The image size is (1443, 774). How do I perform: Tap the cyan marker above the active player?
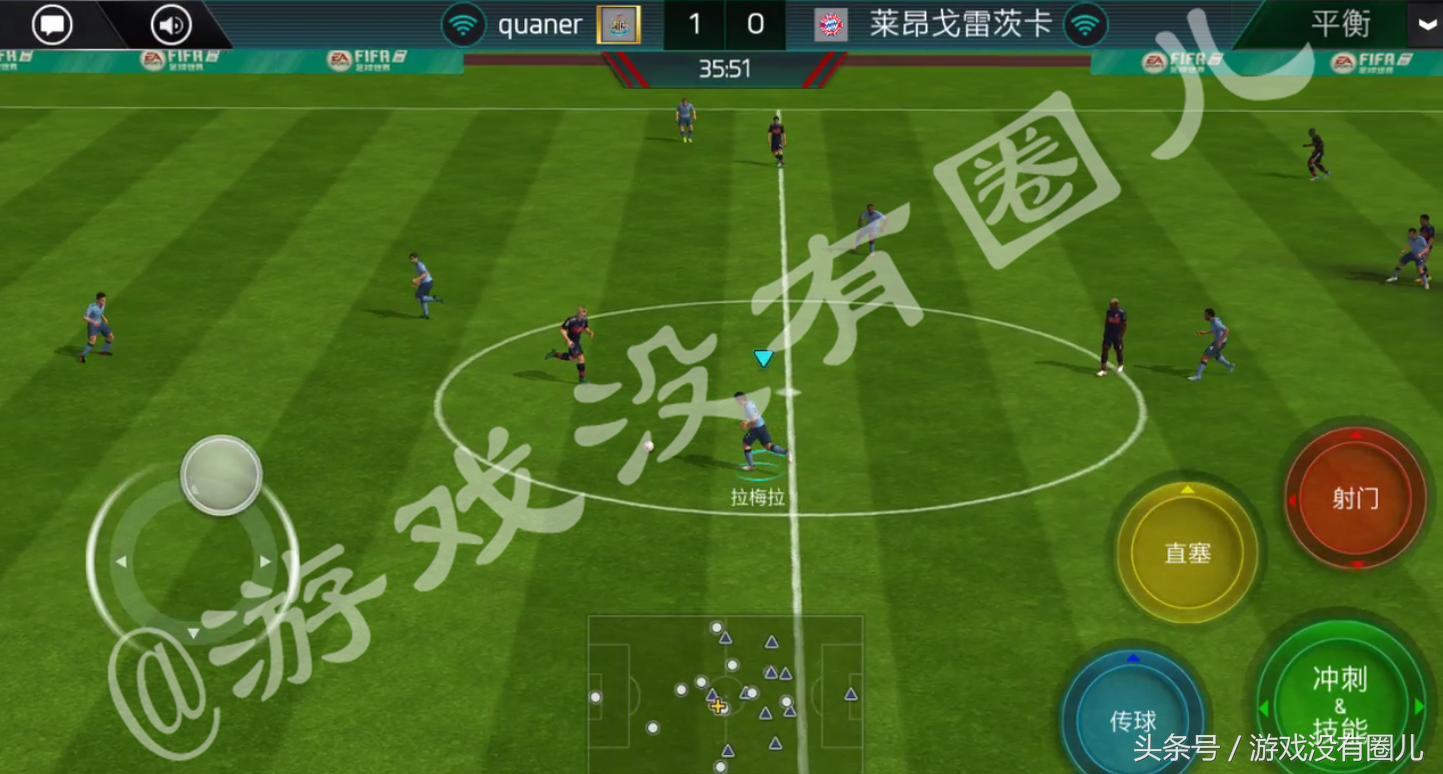pyautogui.click(x=763, y=358)
